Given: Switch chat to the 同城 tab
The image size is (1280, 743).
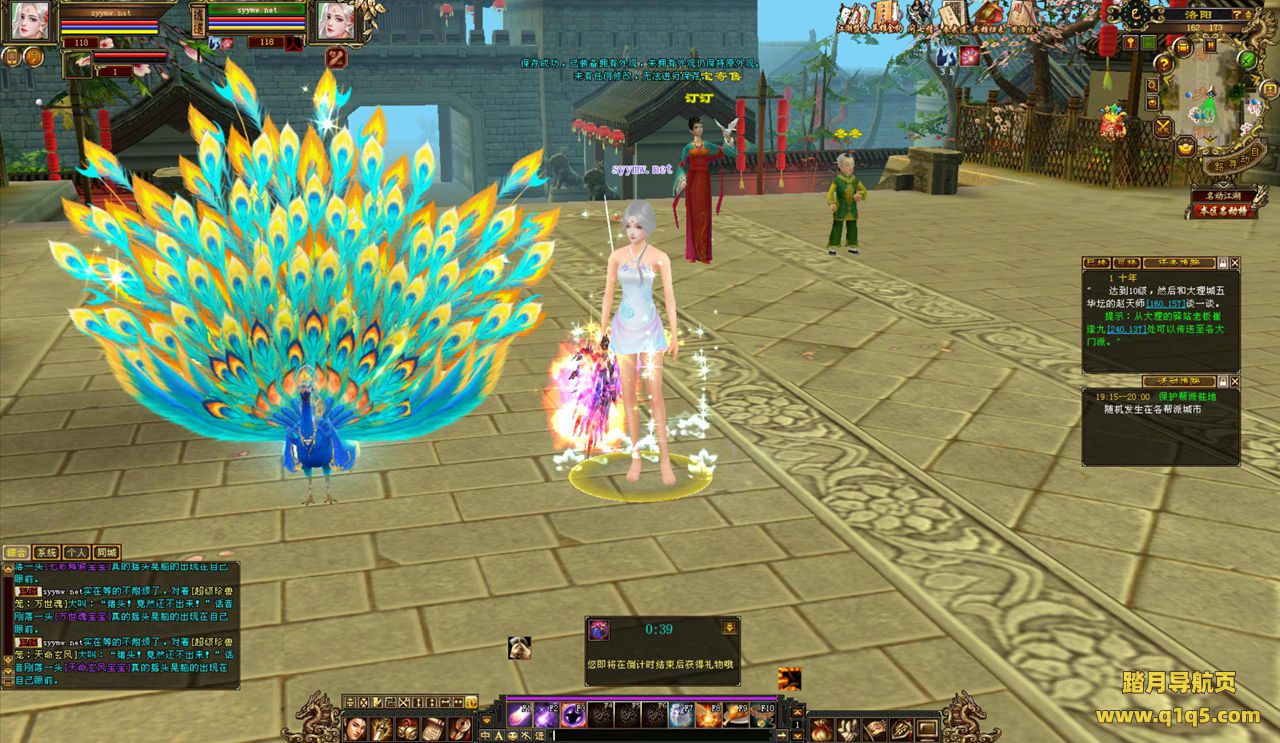Looking at the screenshot, I should click(106, 552).
